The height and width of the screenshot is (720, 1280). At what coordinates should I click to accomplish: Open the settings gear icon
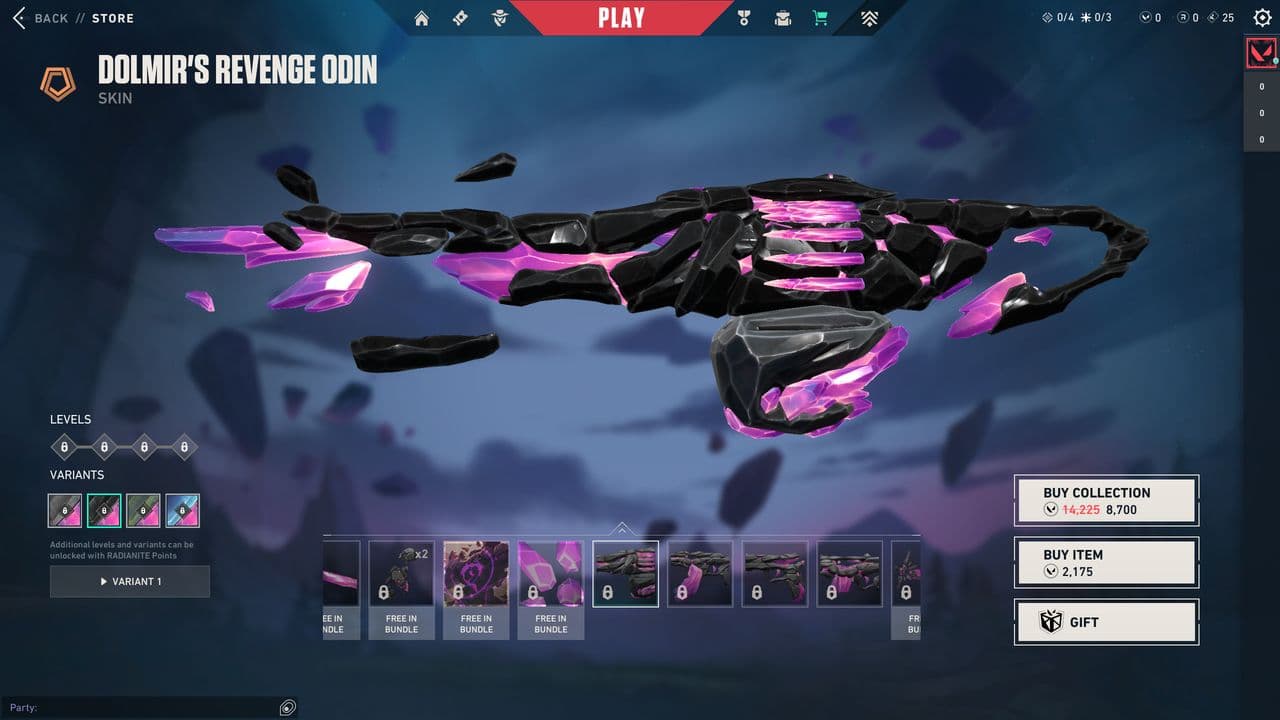tap(1262, 18)
